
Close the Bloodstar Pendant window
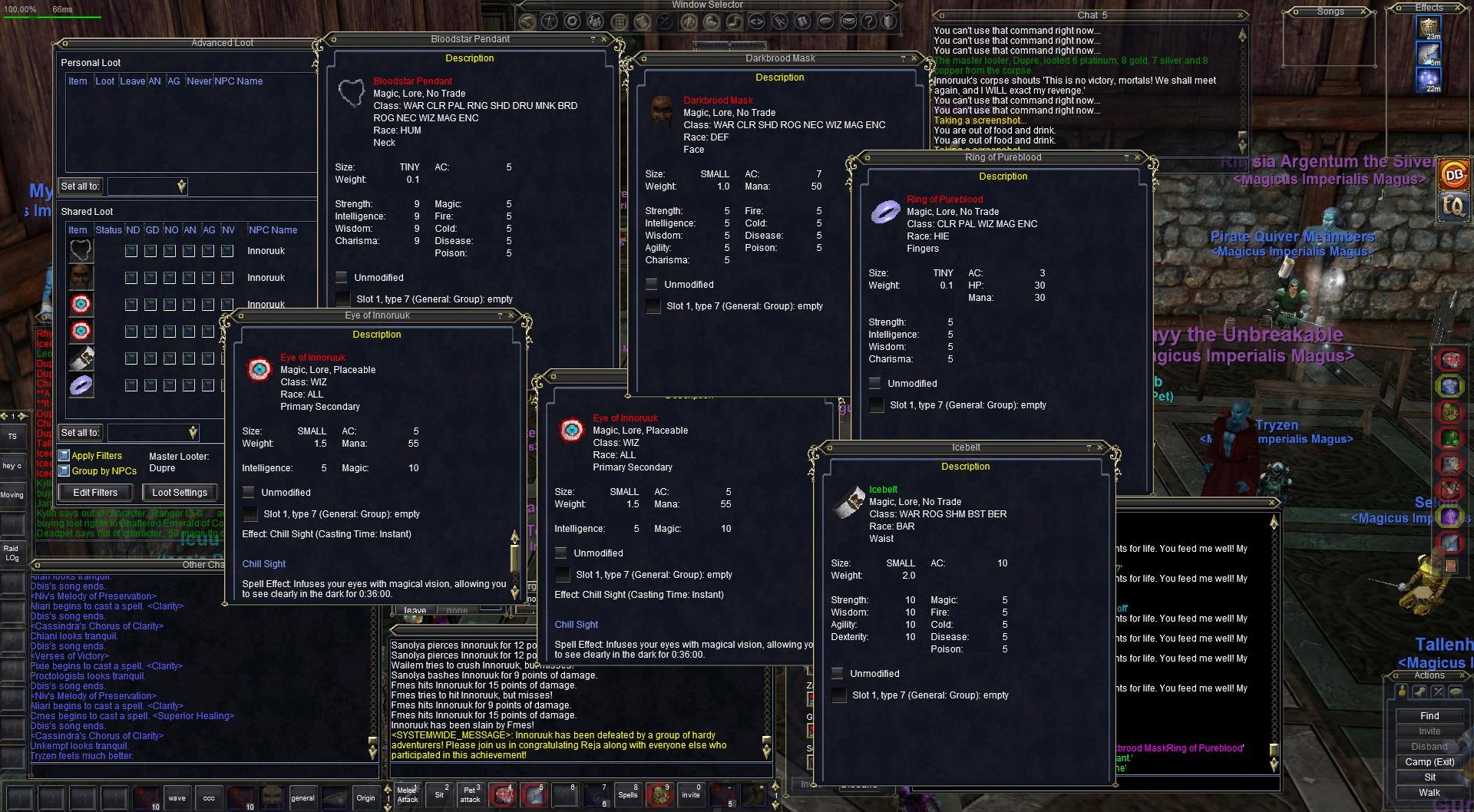(604, 39)
